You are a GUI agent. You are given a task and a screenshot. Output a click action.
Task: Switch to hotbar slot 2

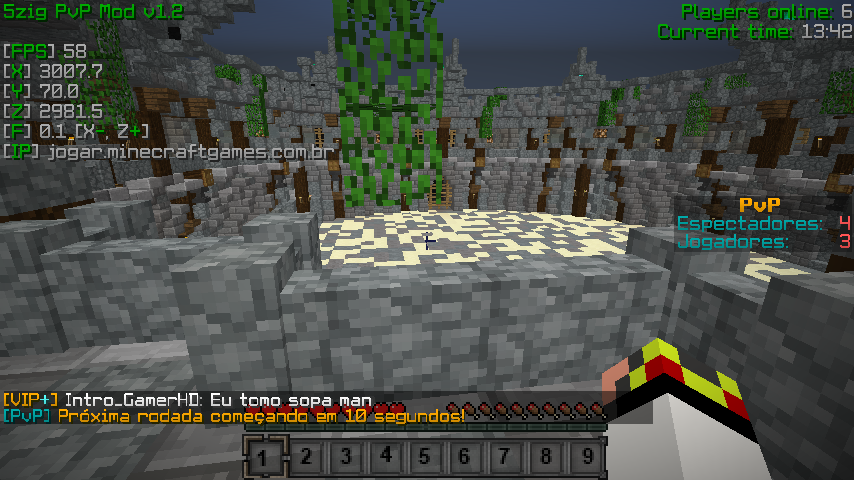pos(304,458)
